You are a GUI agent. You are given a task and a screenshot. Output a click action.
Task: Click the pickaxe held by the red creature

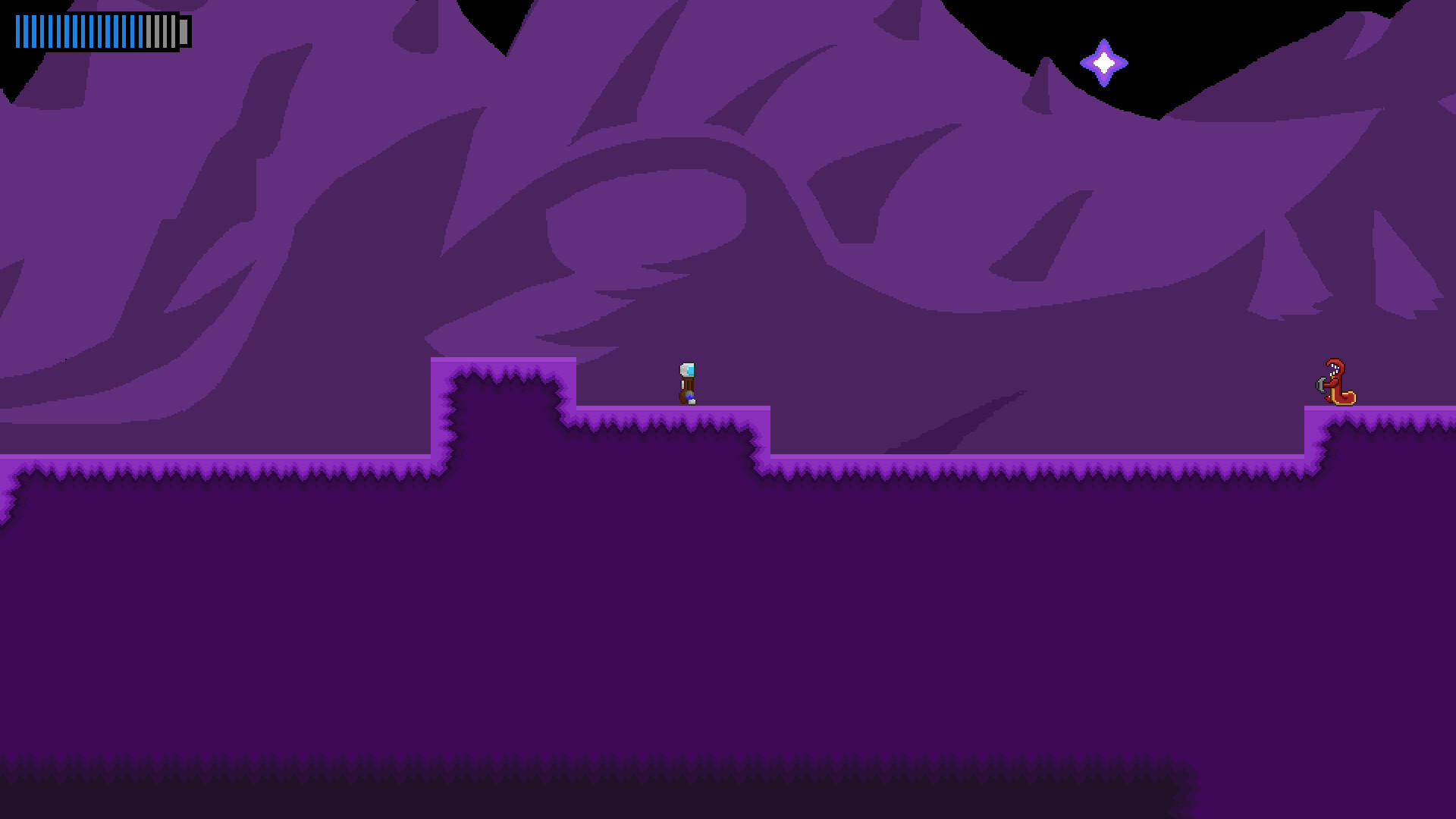1321,384
